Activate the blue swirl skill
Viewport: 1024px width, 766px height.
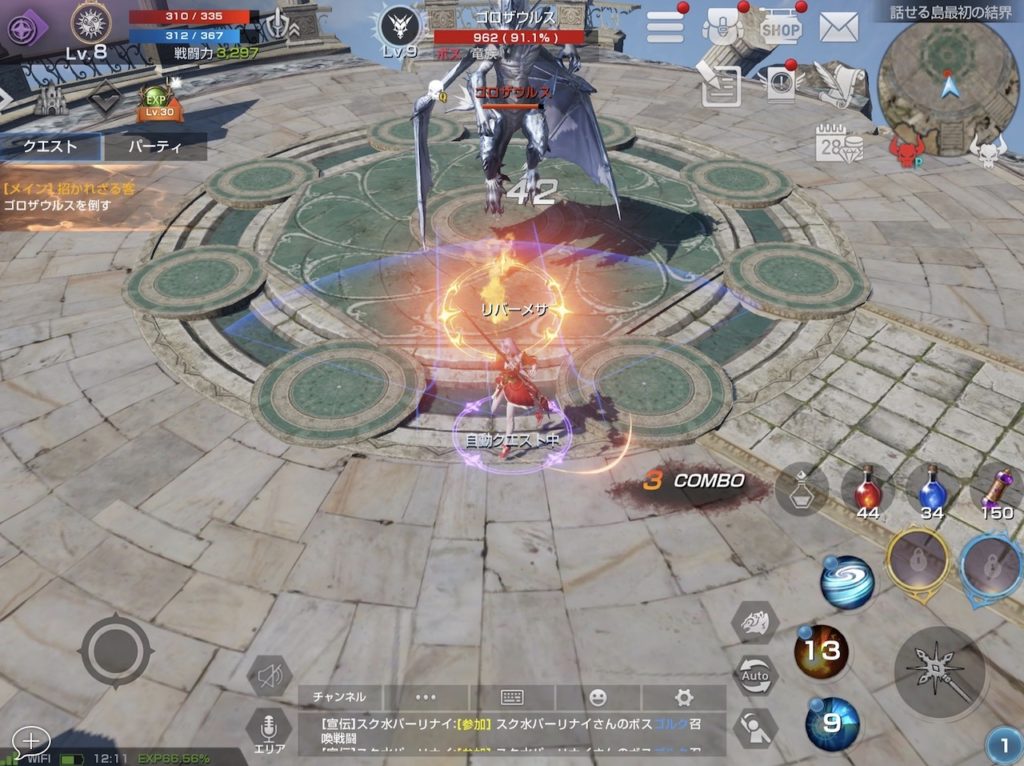click(x=848, y=582)
